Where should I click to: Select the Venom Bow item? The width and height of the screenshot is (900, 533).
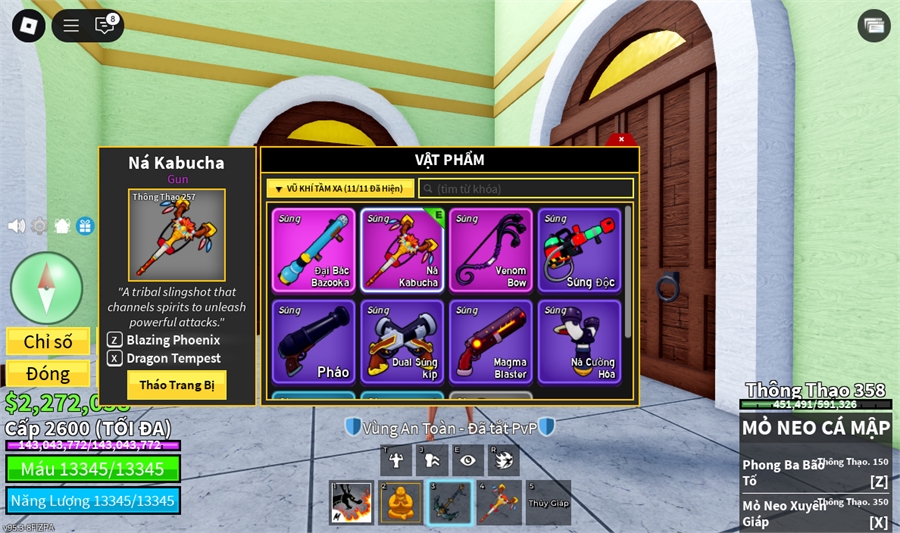tap(490, 250)
